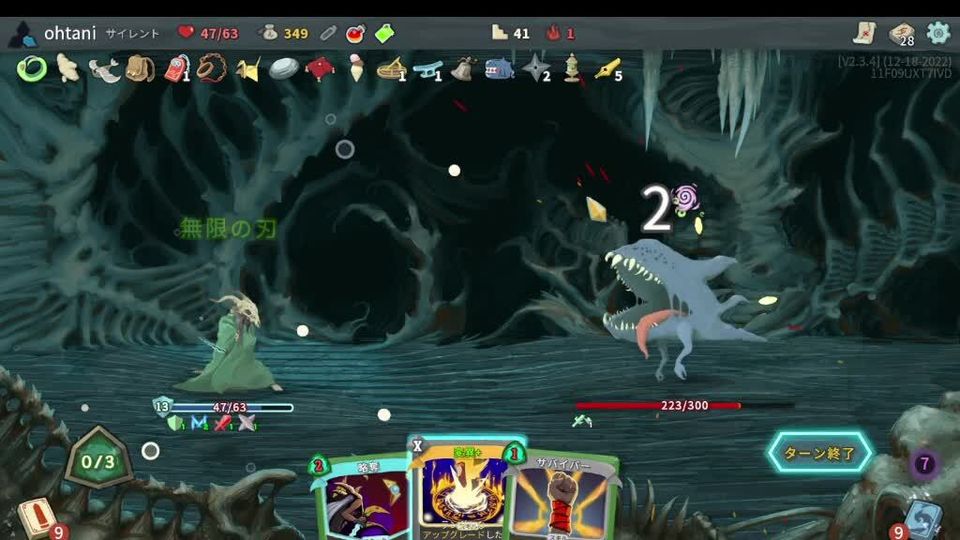Inspect the sundial relic
Screen dimensions: 960x540
tap(390, 68)
